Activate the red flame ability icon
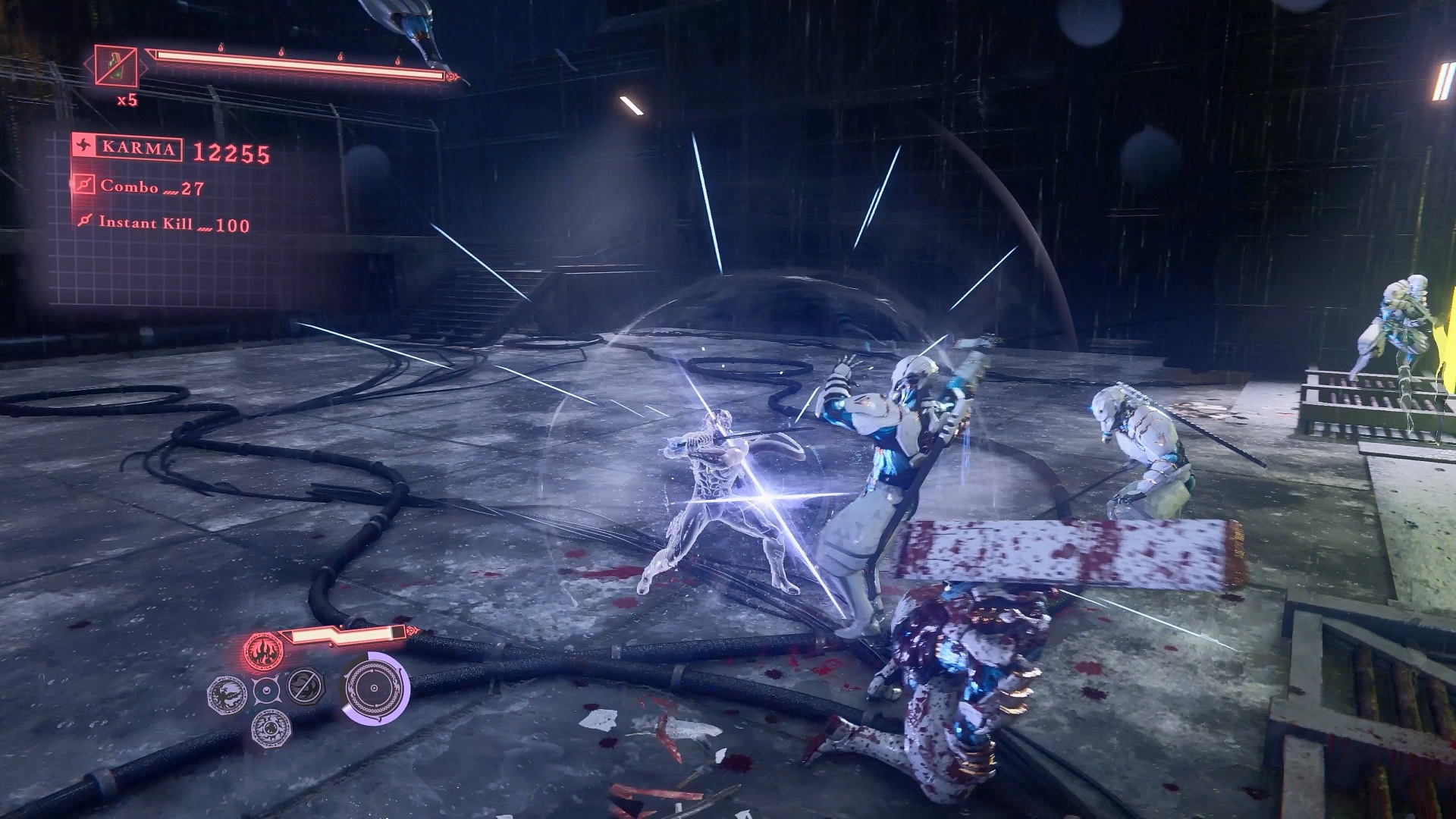The image size is (1456, 819). (x=263, y=649)
